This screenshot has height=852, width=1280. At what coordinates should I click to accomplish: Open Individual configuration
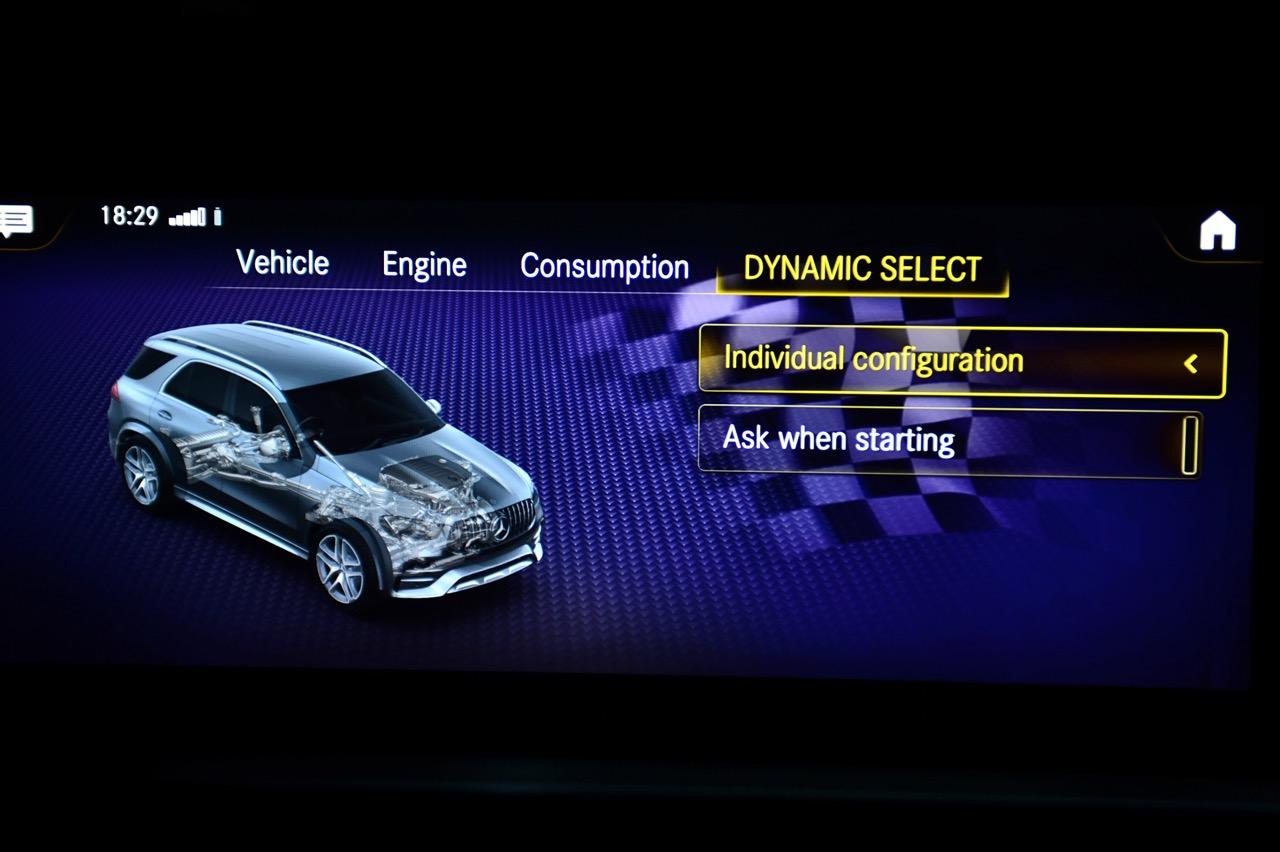coord(961,361)
